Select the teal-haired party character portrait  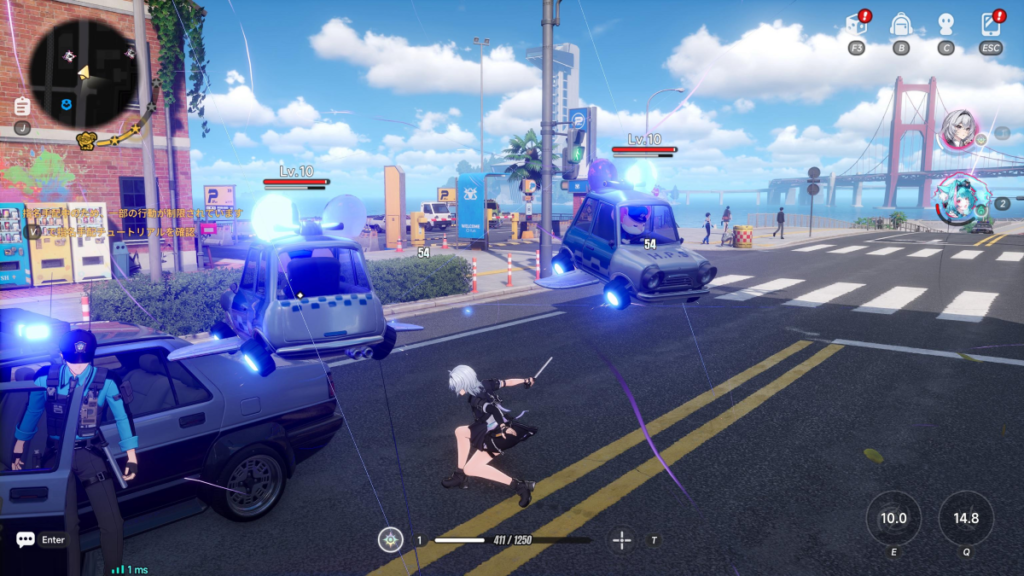(958, 199)
